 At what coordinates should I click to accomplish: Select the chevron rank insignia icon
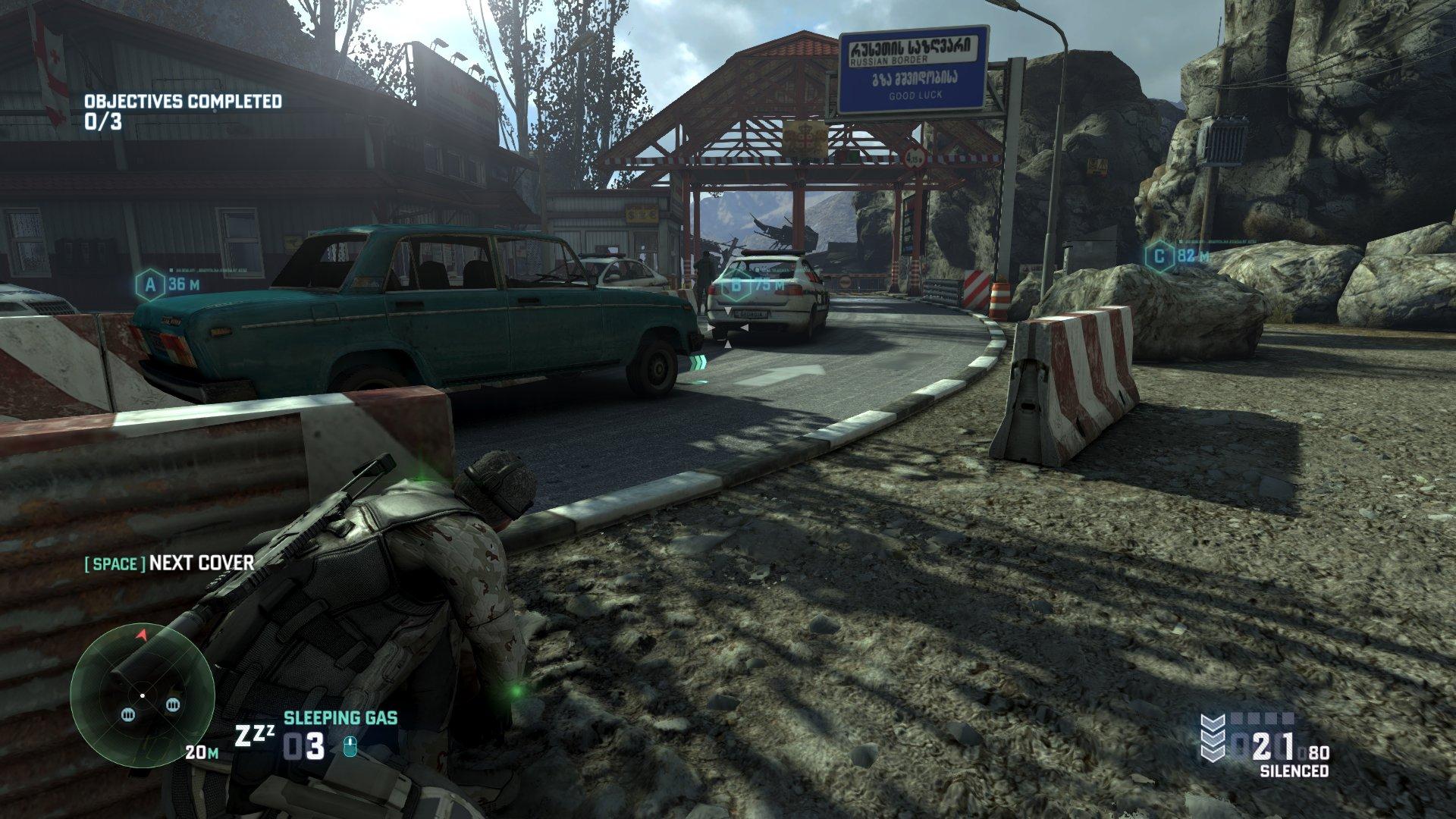(1214, 737)
